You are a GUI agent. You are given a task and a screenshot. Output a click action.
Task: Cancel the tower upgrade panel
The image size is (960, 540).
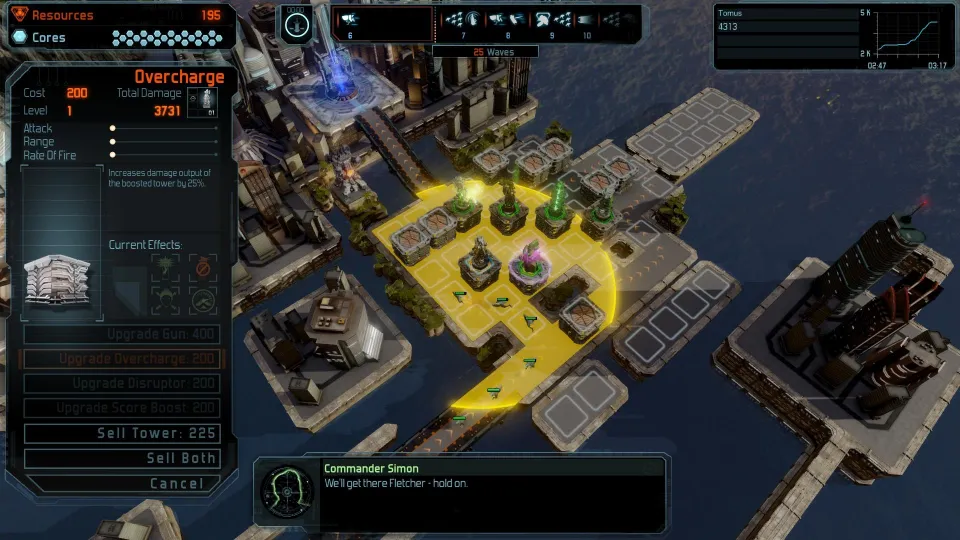point(121,483)
